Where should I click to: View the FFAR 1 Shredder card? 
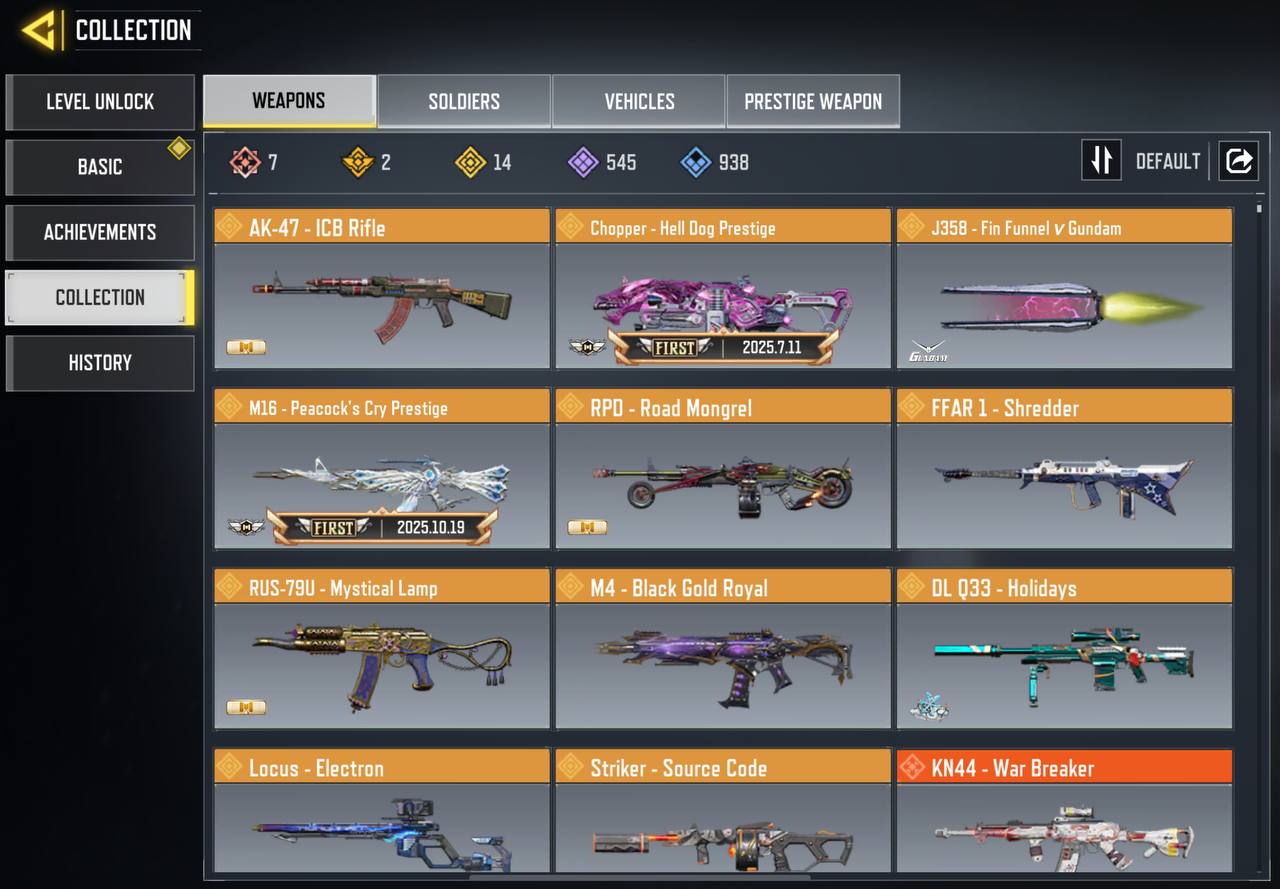click(1064, 469)
